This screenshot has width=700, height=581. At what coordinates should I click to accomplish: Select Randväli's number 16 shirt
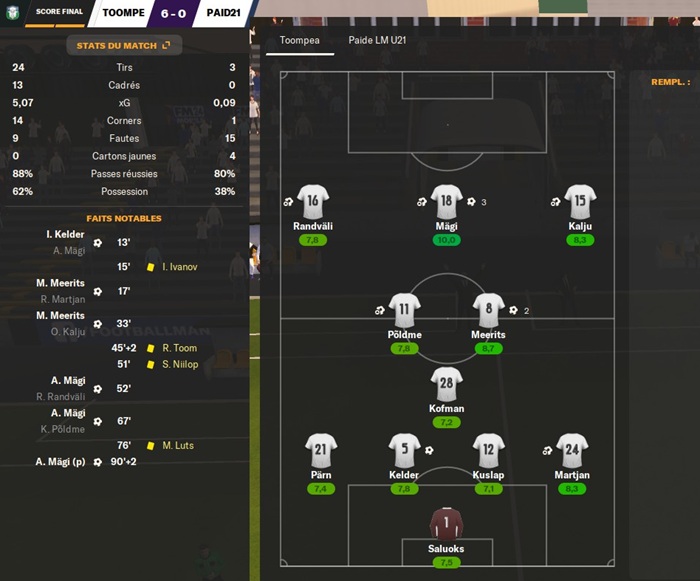(313, 201)
